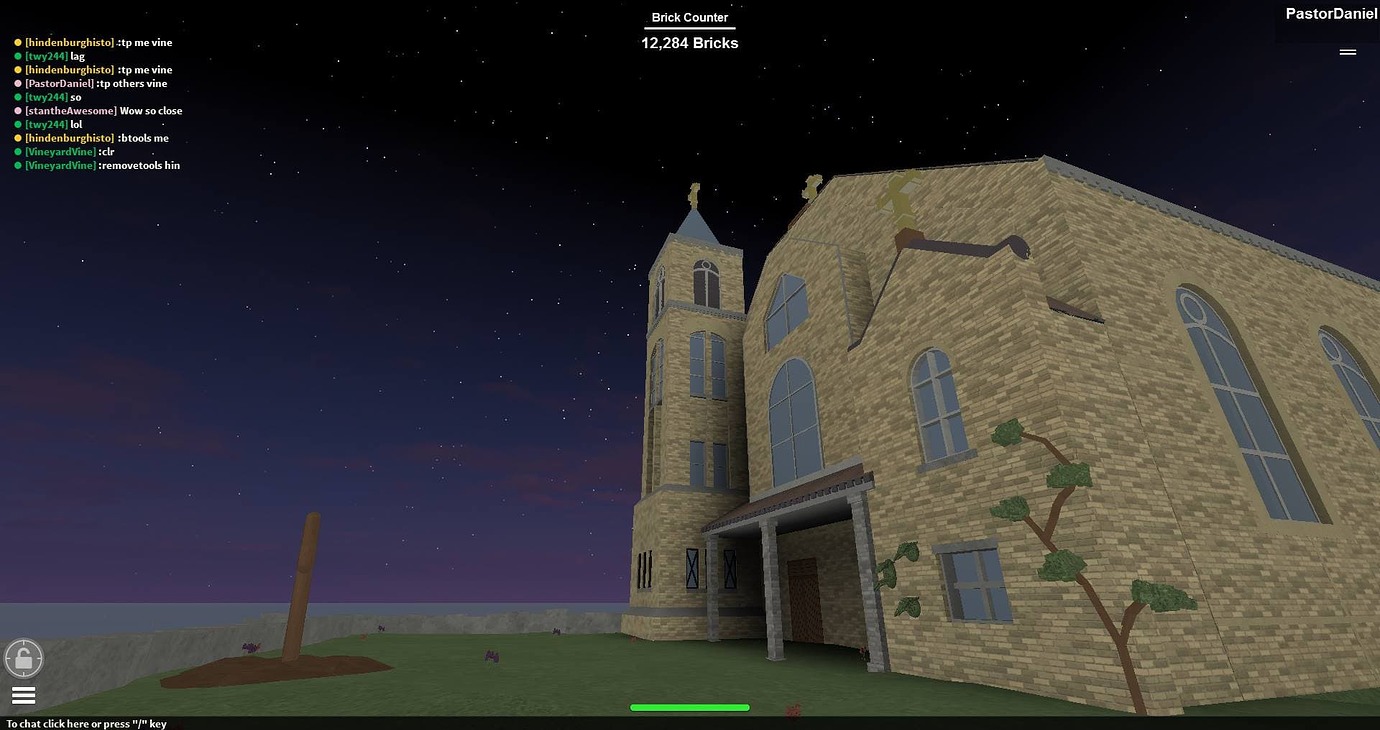Select the Brick Counter header tab
Viewport: 1380px width, 730px height.
click(689, 16)
